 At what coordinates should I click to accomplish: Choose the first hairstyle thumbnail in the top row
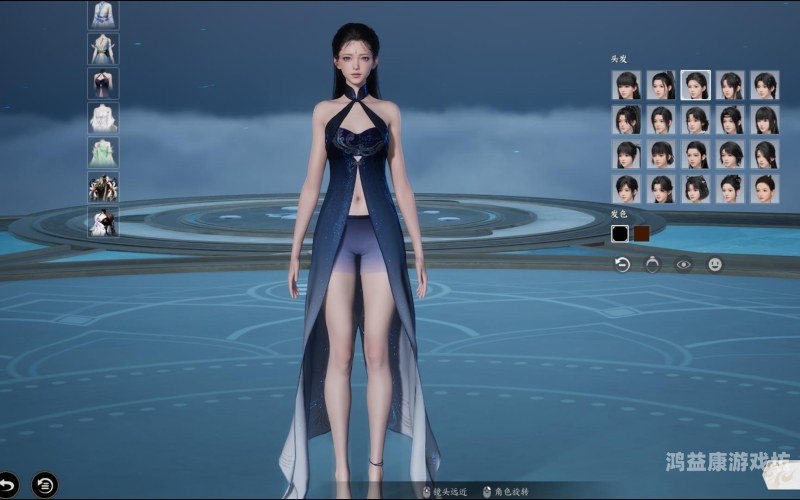(x=627, y=85)
